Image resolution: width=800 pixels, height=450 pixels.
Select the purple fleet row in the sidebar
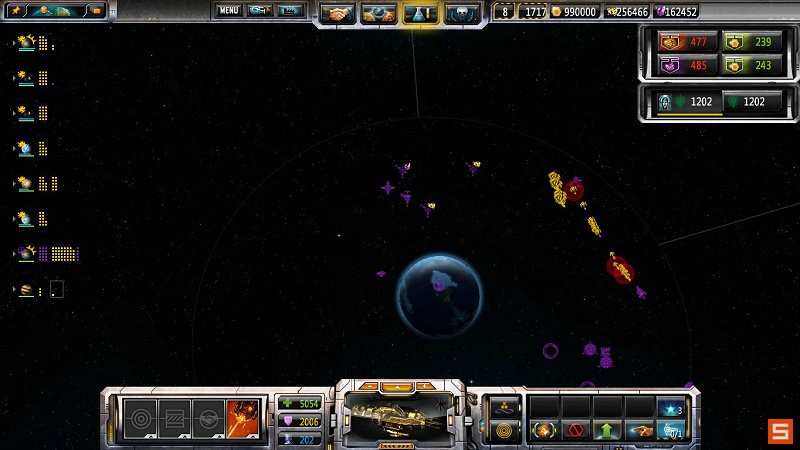pyautogui.click(x=27, y=254)
